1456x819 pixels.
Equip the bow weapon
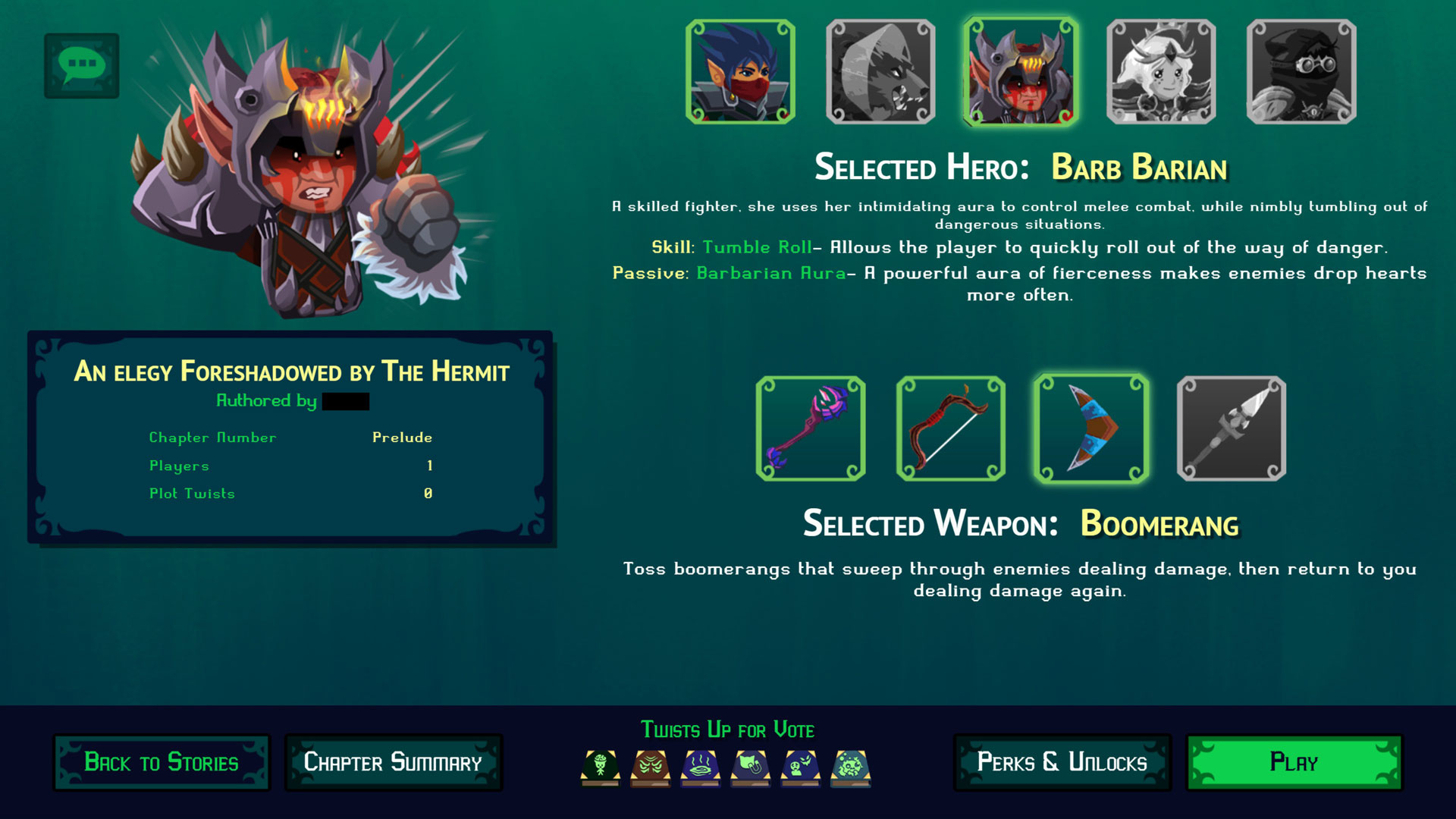click(x=951, y=428)
